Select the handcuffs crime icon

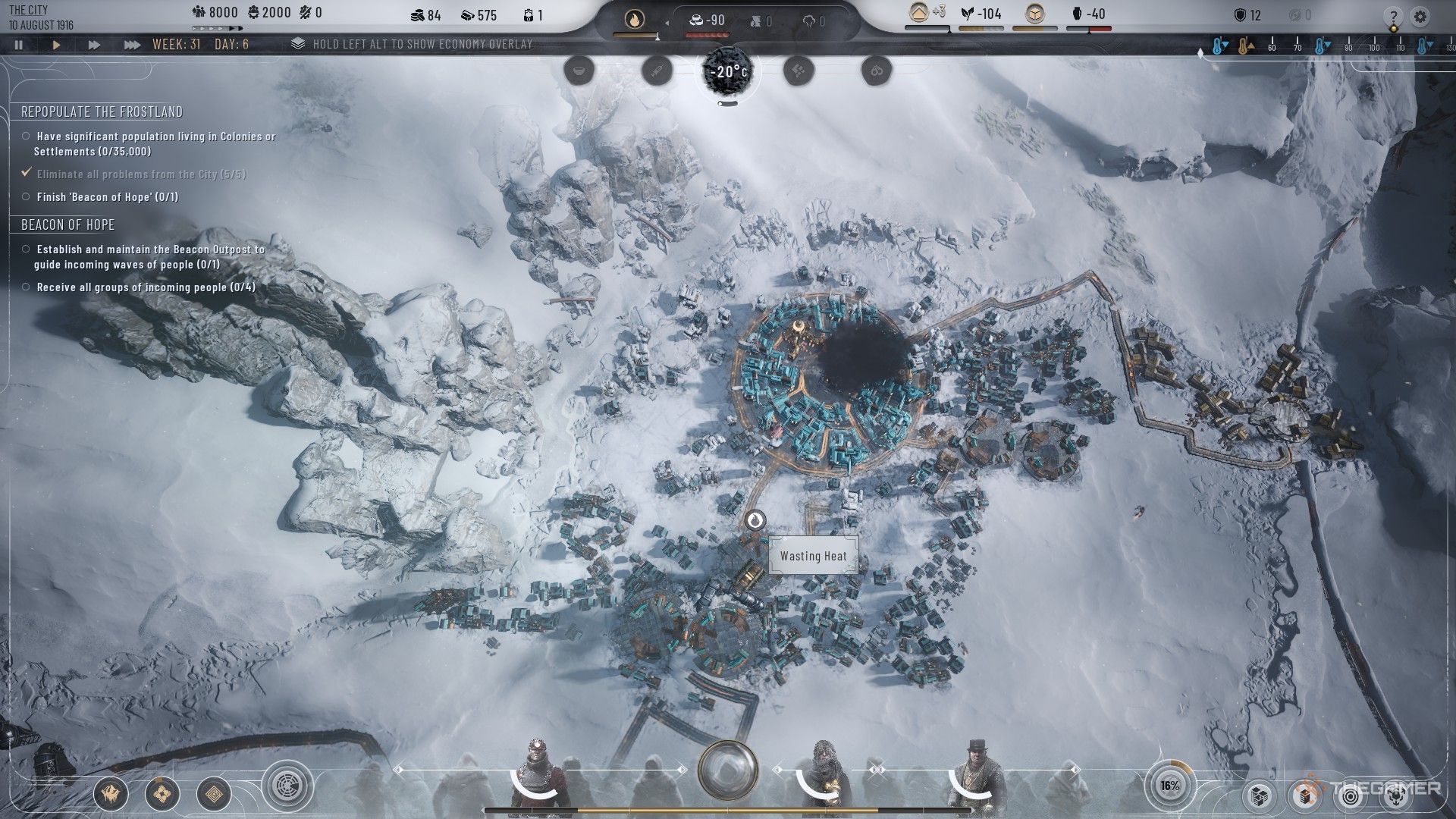[x=877, y=71]
